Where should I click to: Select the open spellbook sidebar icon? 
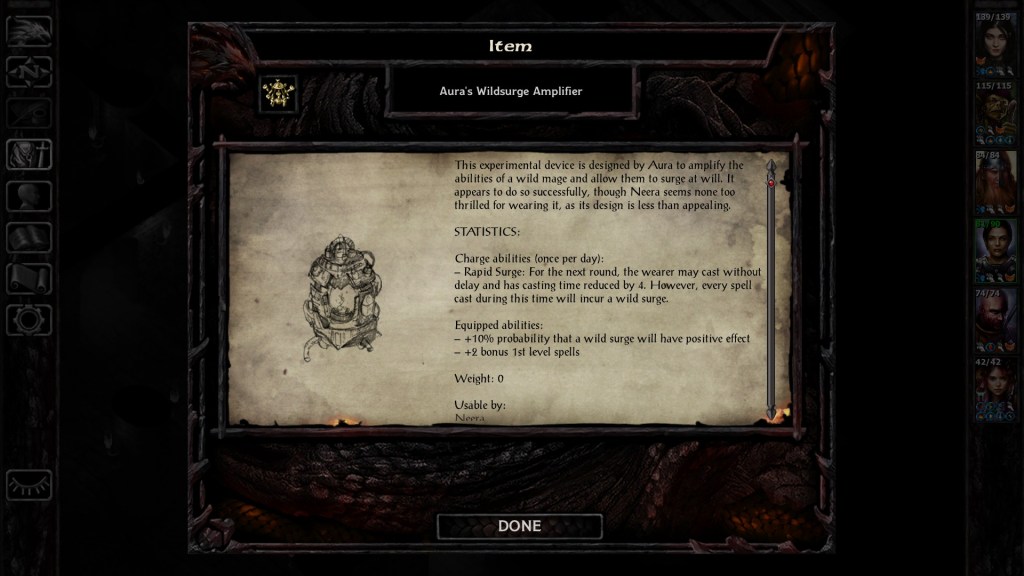tap(29, 237)
